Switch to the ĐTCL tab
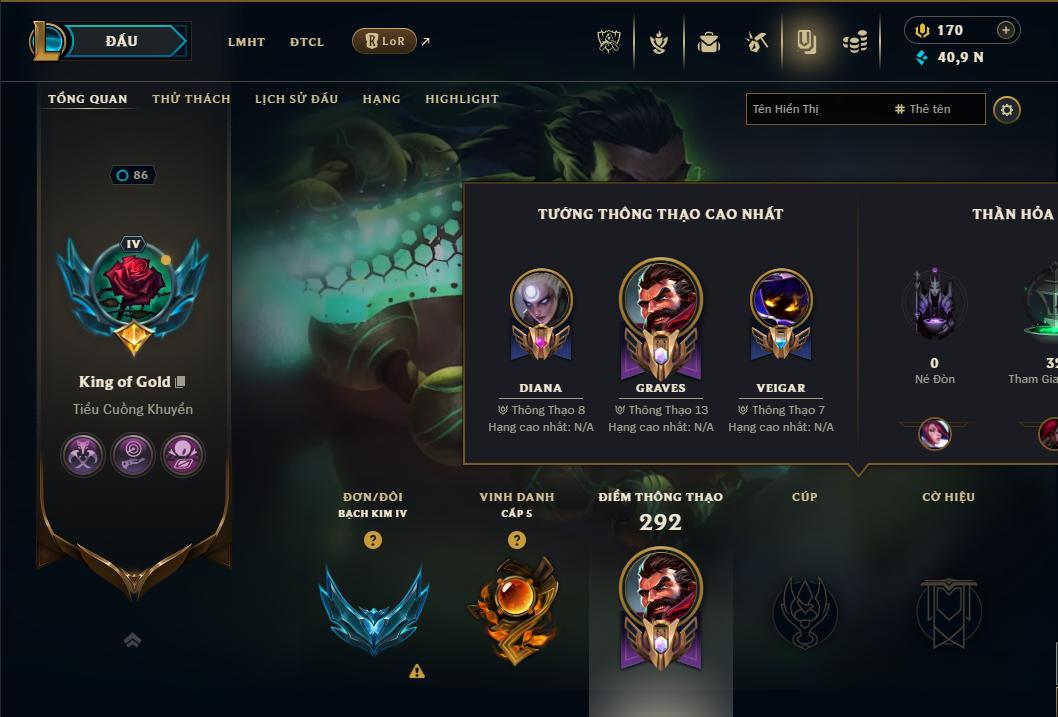The height and width of the screenshot is (717, 1058). (x=307, y=42)
